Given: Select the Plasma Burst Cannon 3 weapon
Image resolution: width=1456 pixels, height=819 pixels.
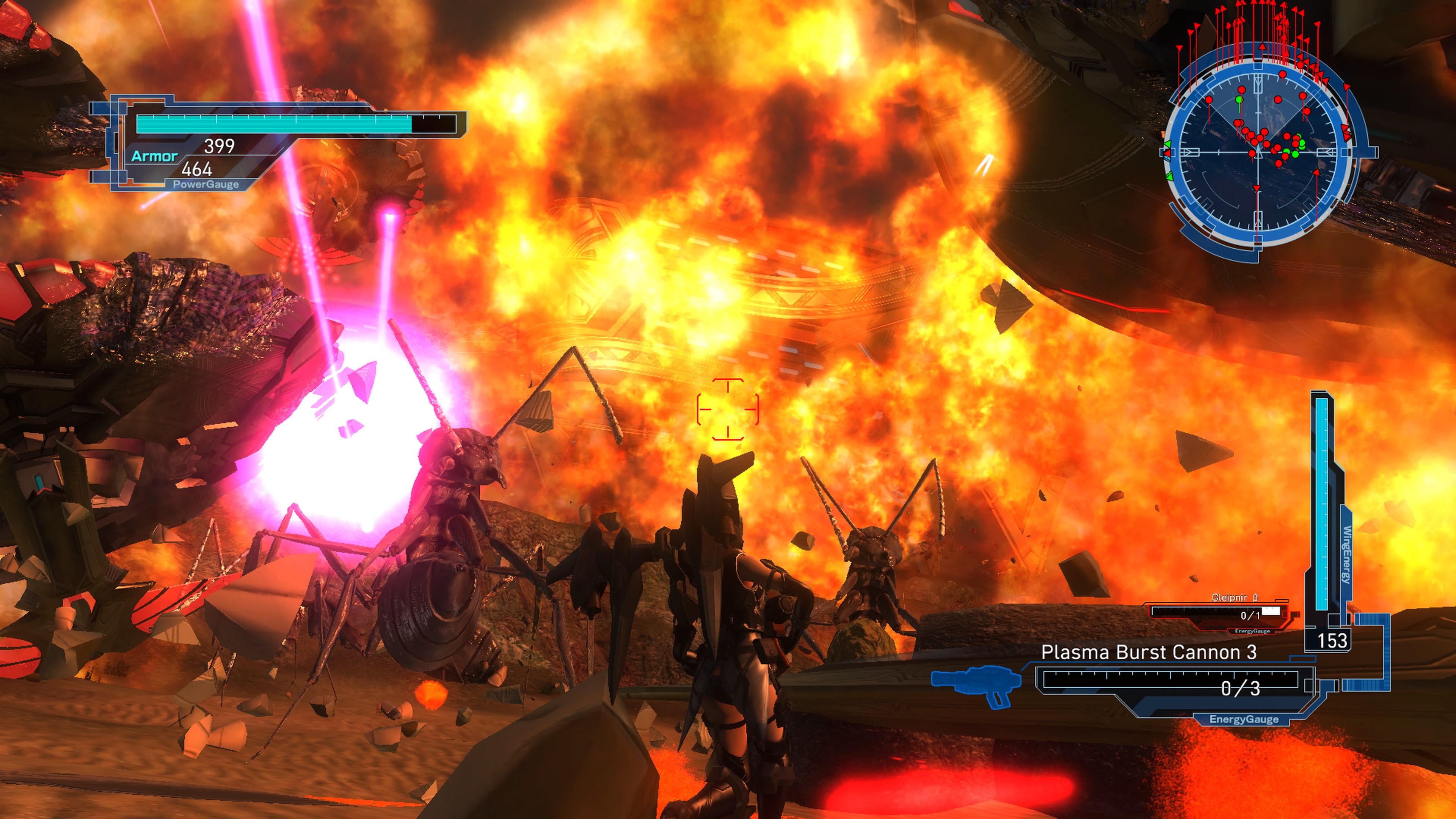Looking at the screenshot, I should 1148,653.
